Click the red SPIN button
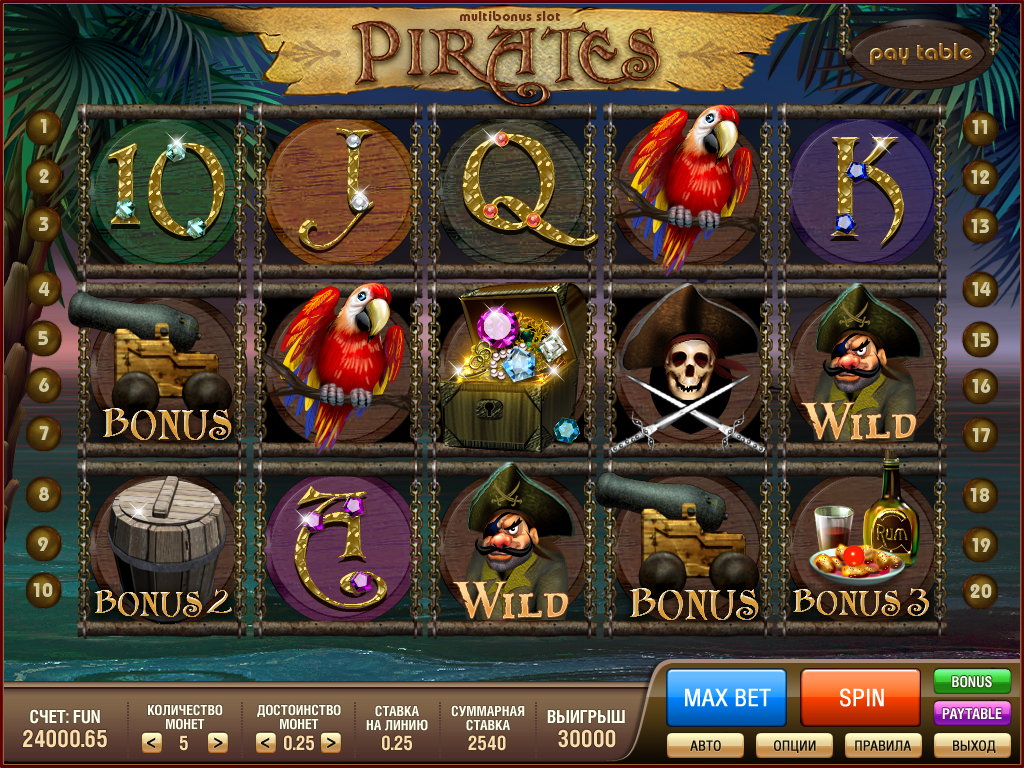 pos(860,697)
